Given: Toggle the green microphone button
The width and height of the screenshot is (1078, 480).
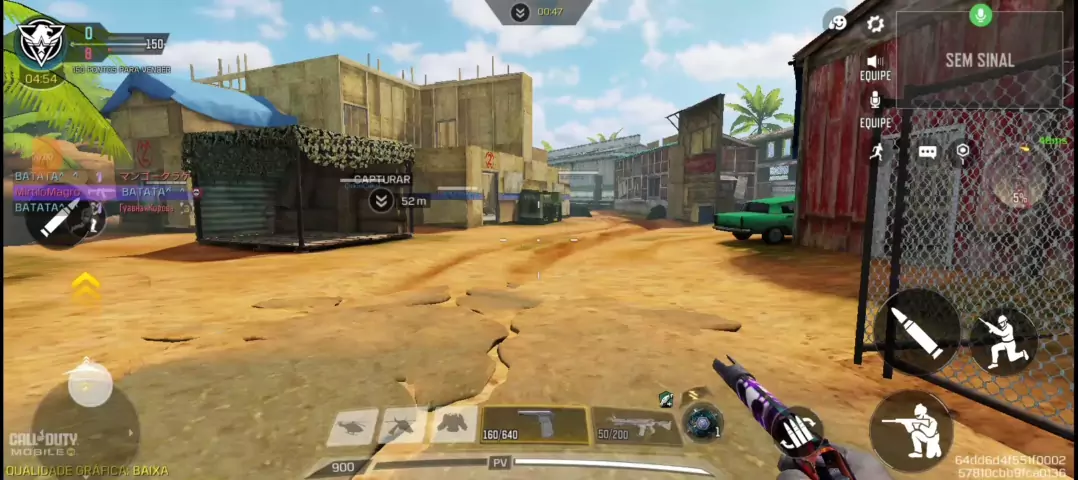Looking at the screenshot, I should [980, 15].
